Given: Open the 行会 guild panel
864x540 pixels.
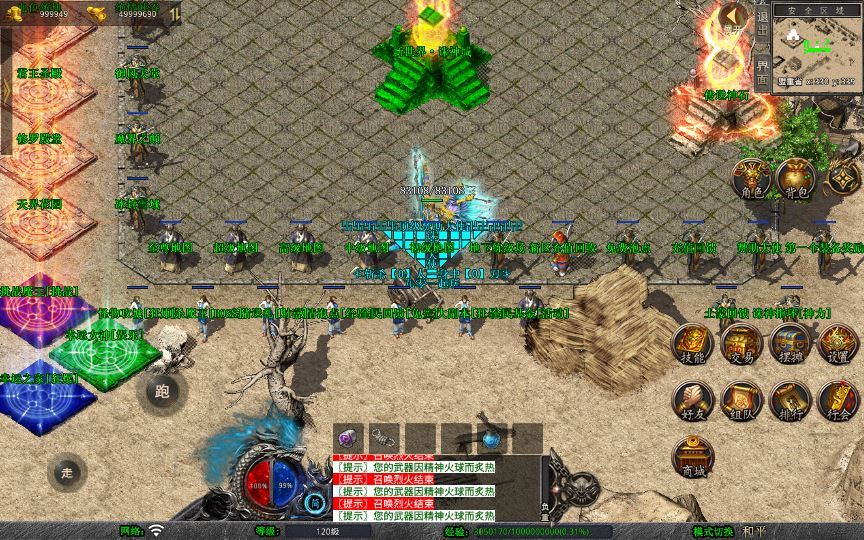Looking at the screenshot, I should click(838, 400).
